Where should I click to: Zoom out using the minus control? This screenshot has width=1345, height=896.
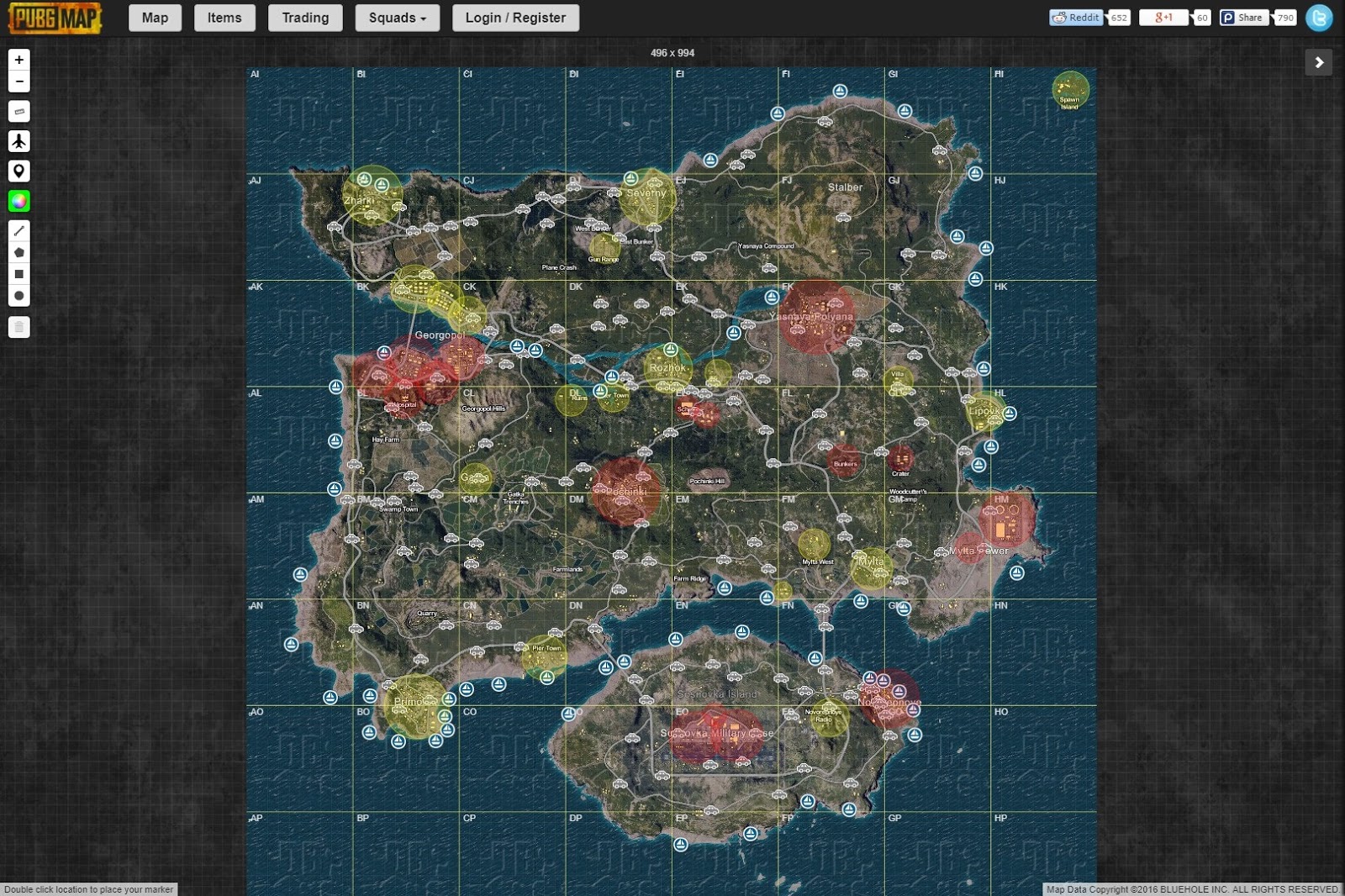click(x=18, y=81)
